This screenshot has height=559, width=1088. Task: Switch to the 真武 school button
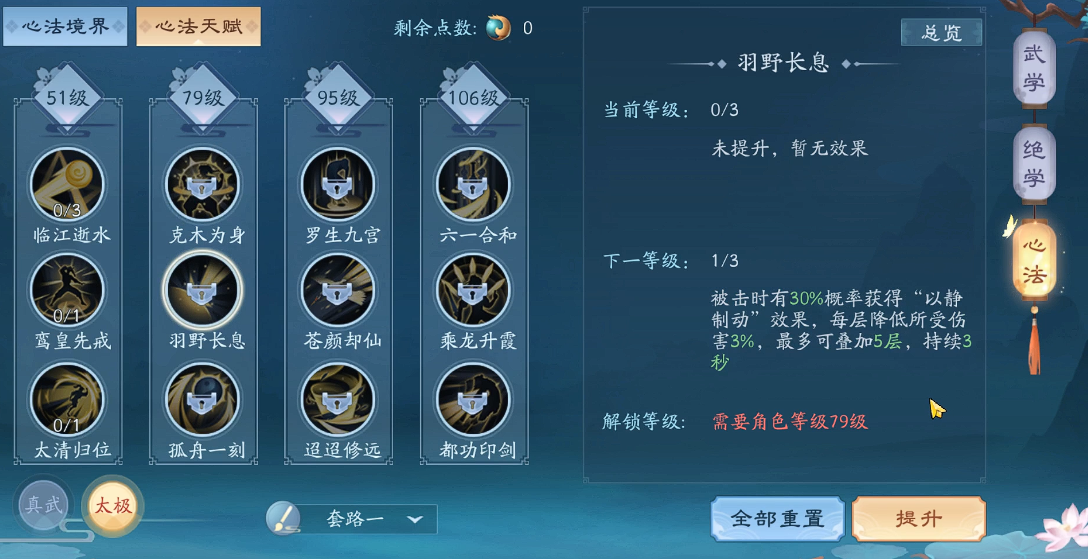44,505
